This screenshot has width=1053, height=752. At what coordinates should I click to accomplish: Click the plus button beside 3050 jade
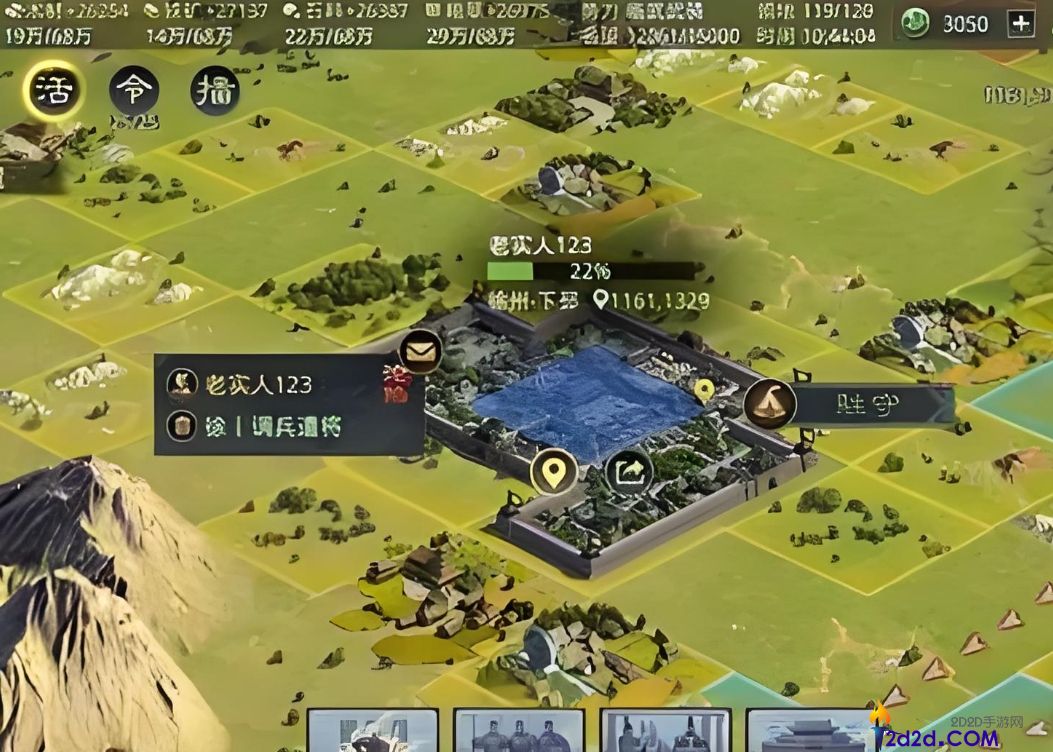click(x=1020, y=24)
